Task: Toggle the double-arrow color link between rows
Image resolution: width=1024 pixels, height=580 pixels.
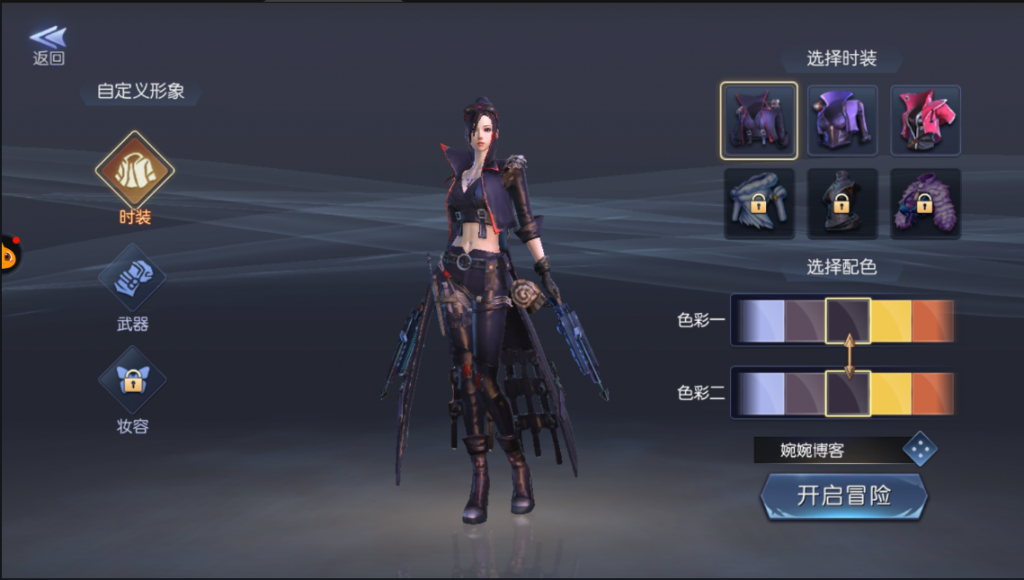Action: coord(848,357)
